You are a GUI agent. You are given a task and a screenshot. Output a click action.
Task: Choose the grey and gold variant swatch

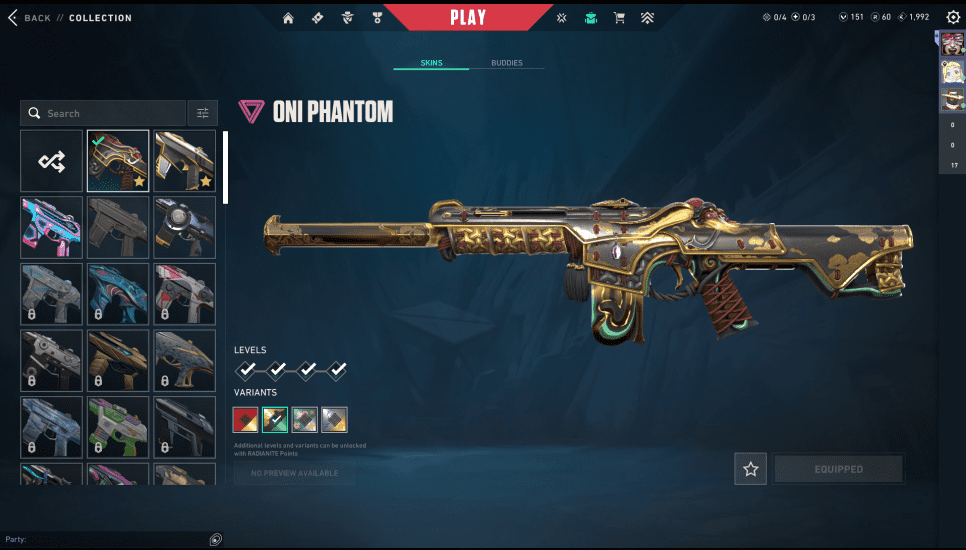tap(335, 419)
